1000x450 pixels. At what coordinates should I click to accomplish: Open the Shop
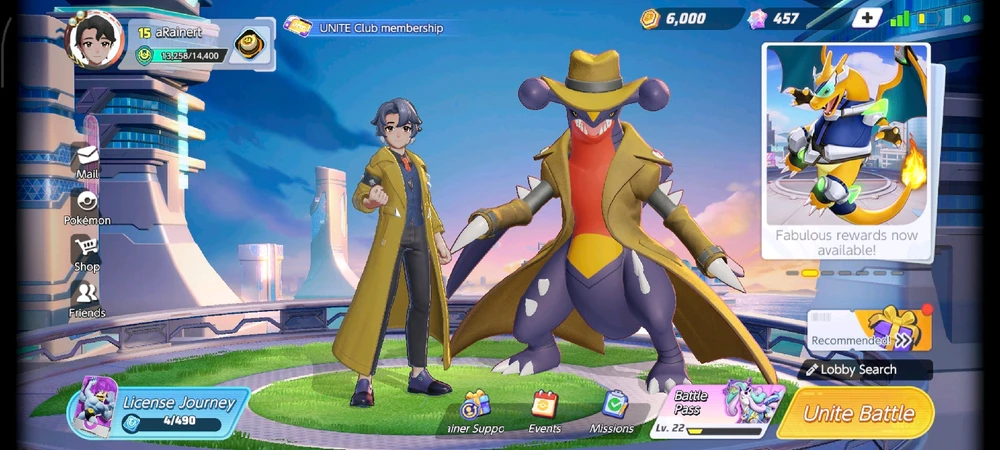[87, 253]
